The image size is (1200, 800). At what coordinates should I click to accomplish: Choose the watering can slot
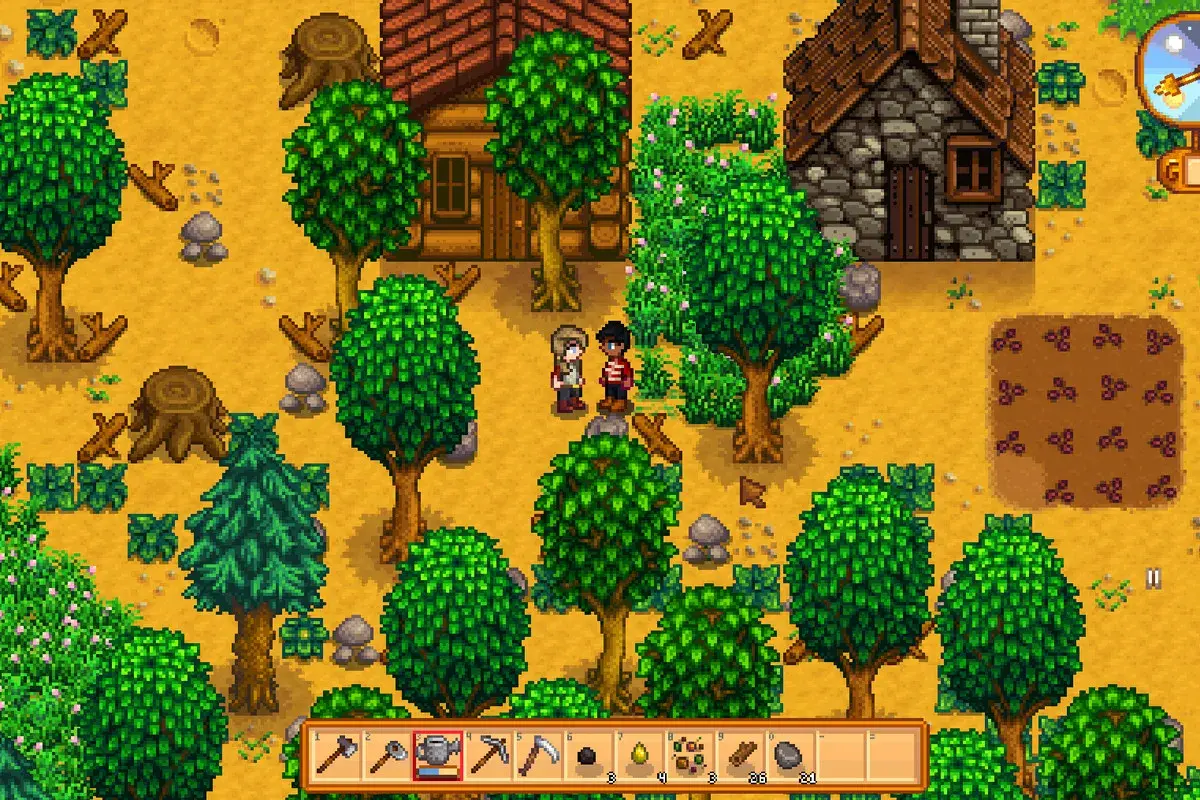pyautogui.click(x=437, y=754)
